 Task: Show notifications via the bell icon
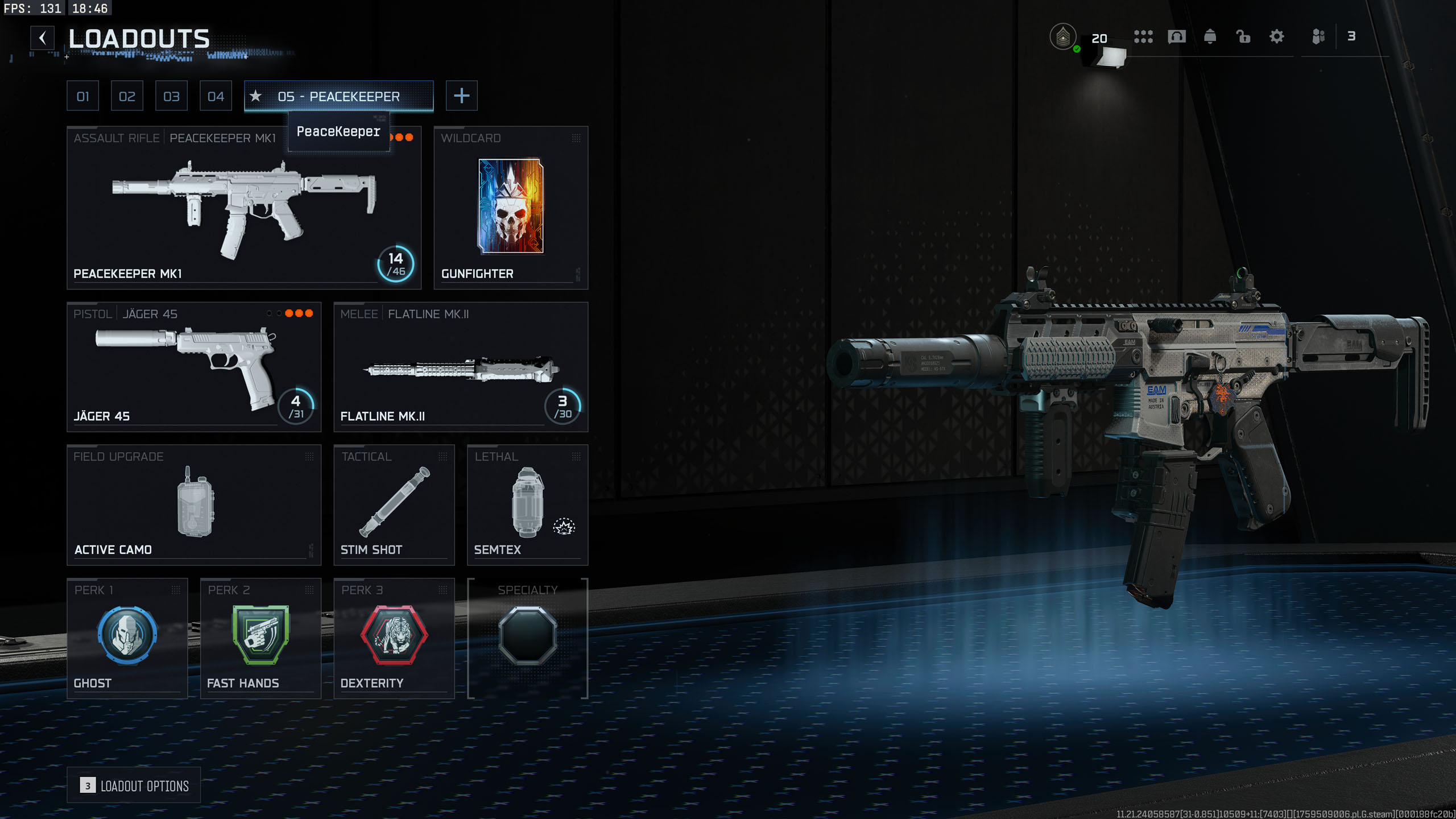1210,37
